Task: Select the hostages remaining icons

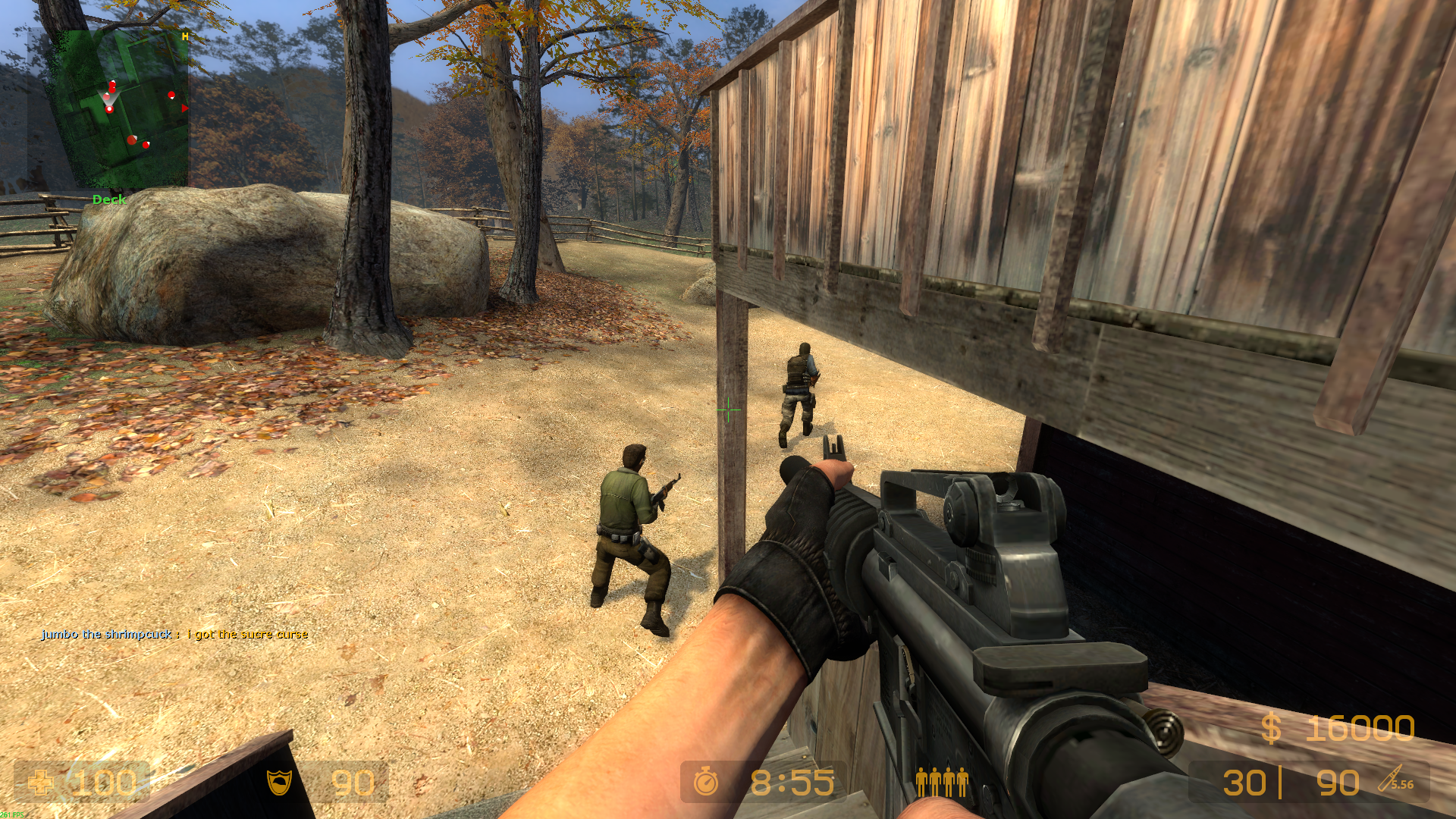Action: coord(942,781)
